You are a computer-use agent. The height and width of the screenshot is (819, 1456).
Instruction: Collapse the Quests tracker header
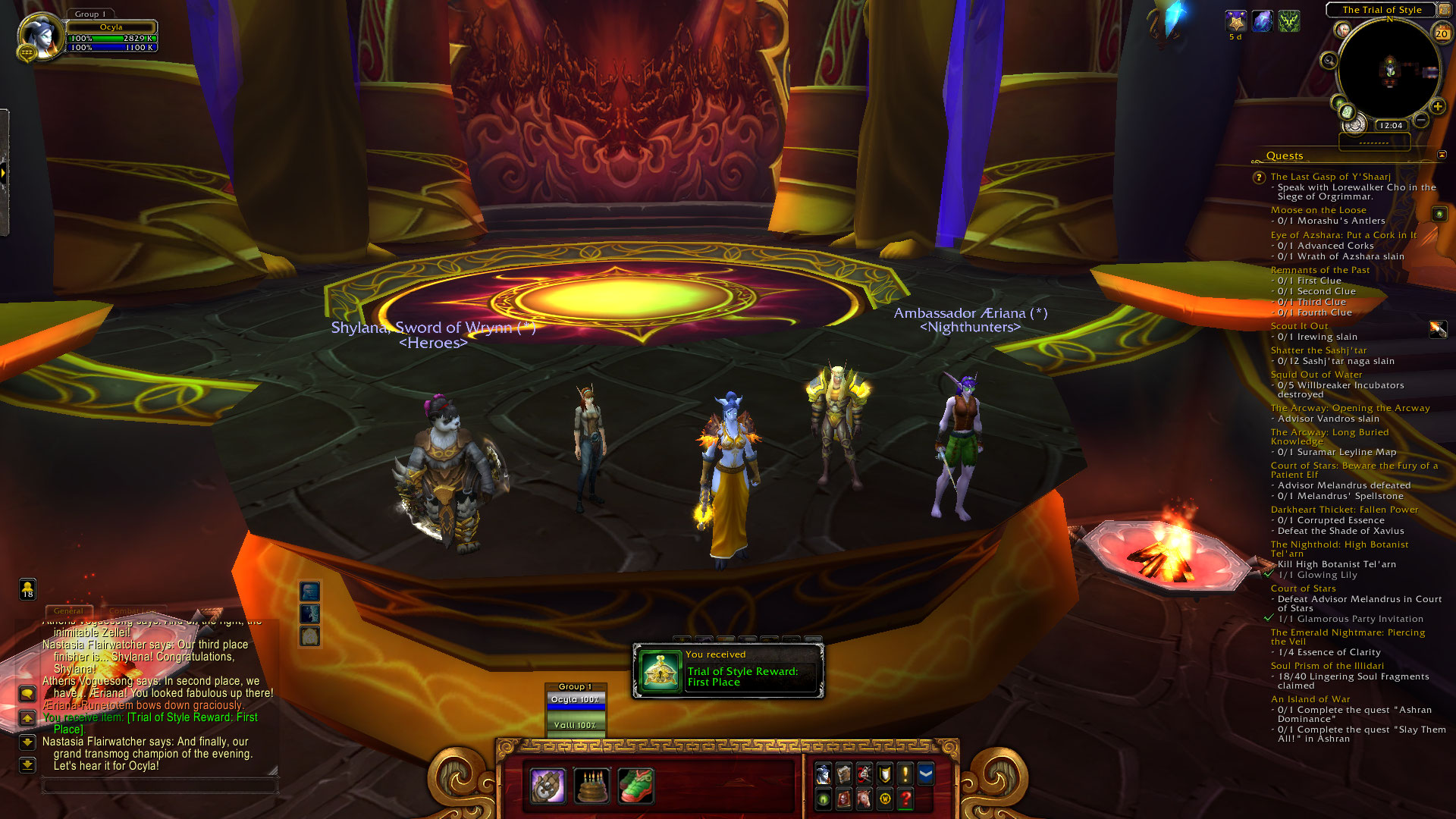[x=1442, y=155]
